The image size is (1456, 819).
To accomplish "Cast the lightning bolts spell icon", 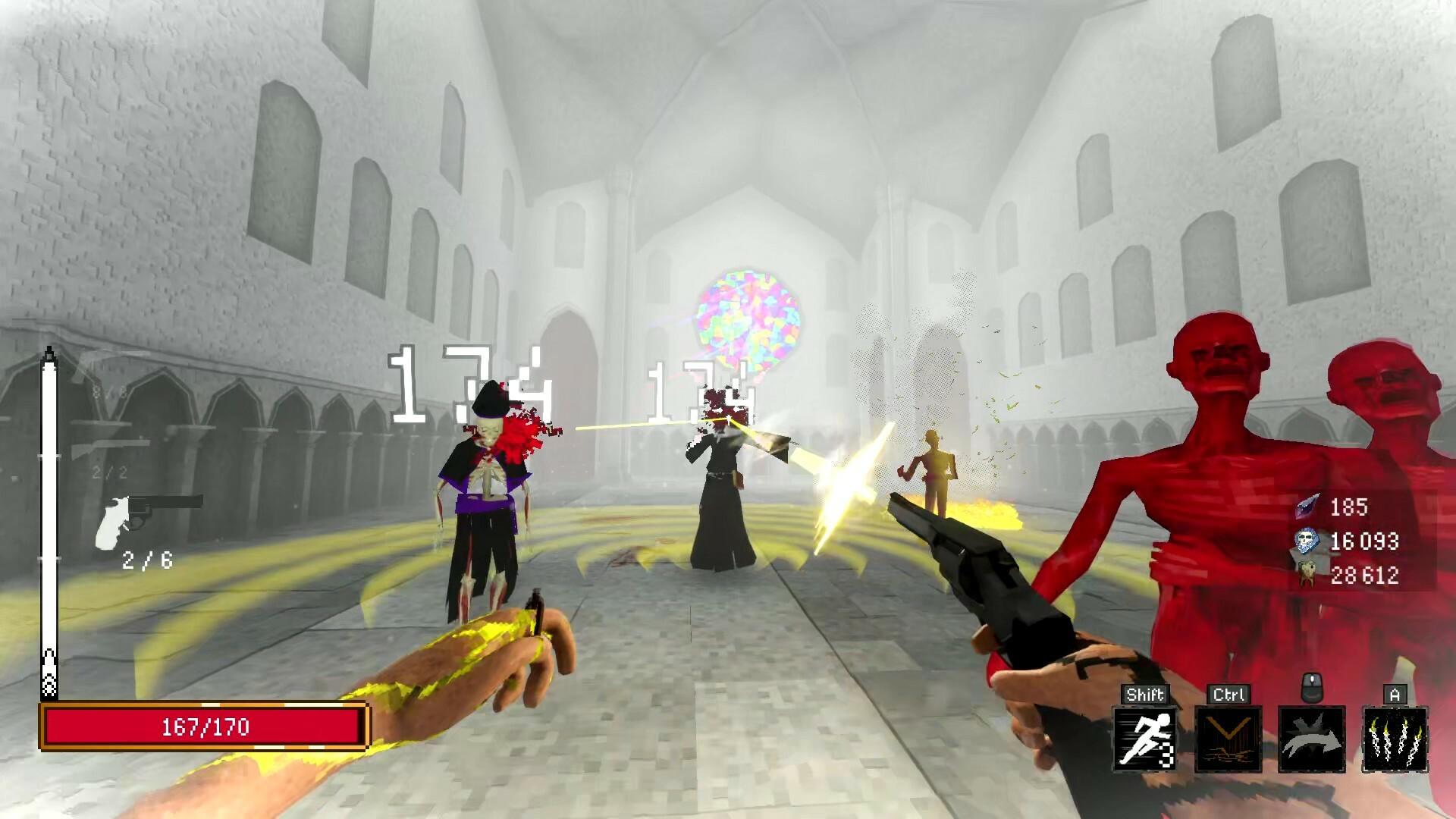I will pyautogui.click(x=1395, y=738).
